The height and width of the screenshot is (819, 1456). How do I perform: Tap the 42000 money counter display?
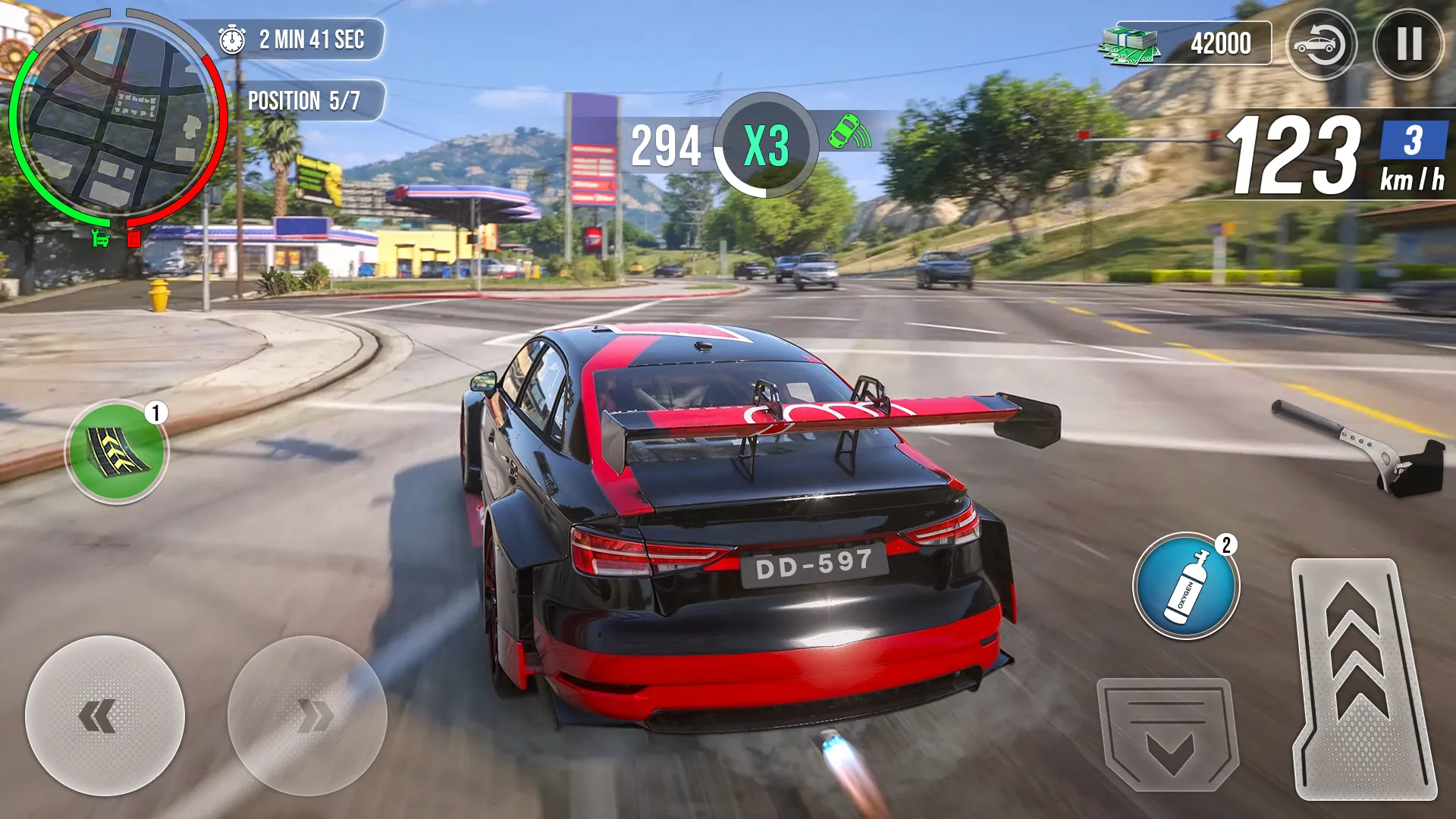pyautogui.click(x=1221, y=42)
